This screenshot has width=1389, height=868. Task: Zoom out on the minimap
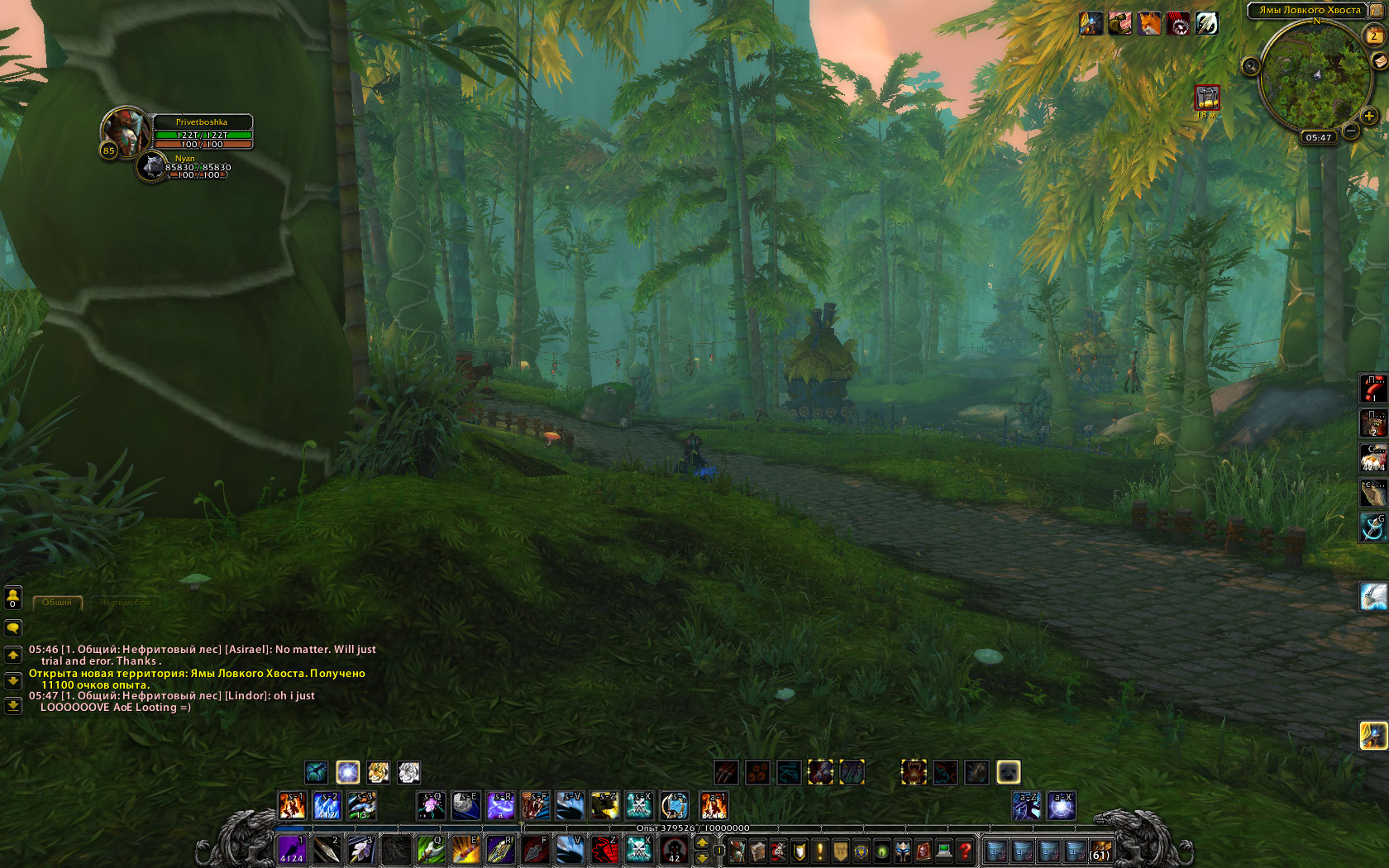tap(1351, 130)
